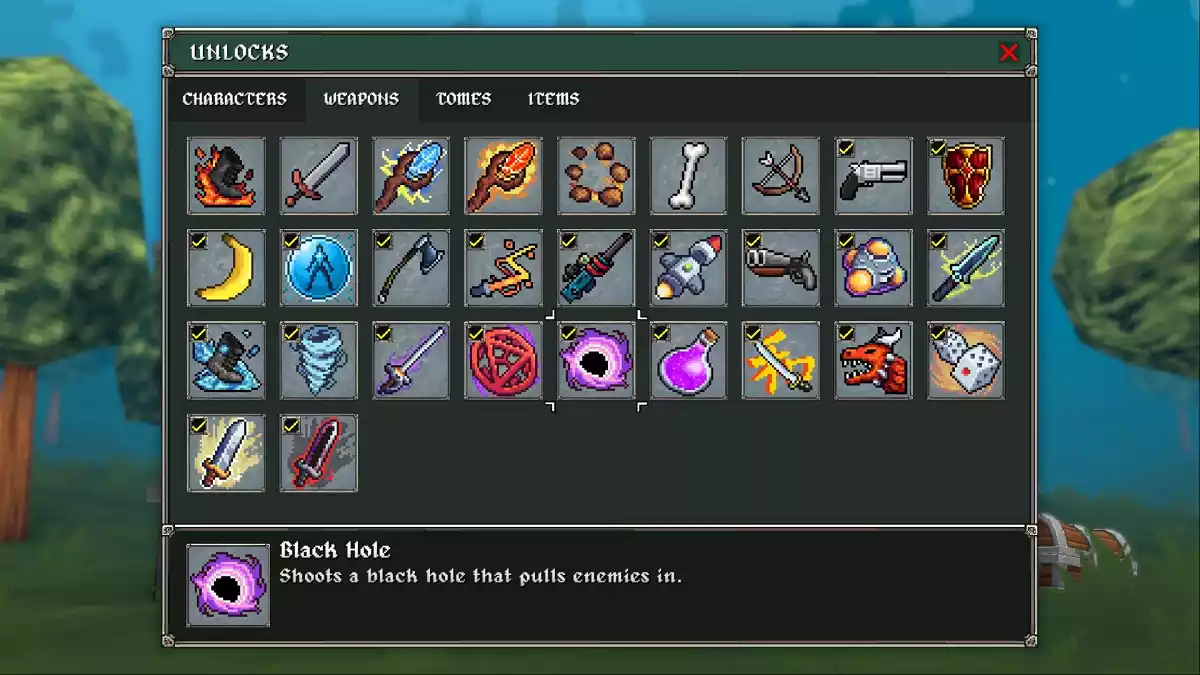Select the purple potion flask tile
Viewport: 1200px width, 675px height.
[688, 361]
